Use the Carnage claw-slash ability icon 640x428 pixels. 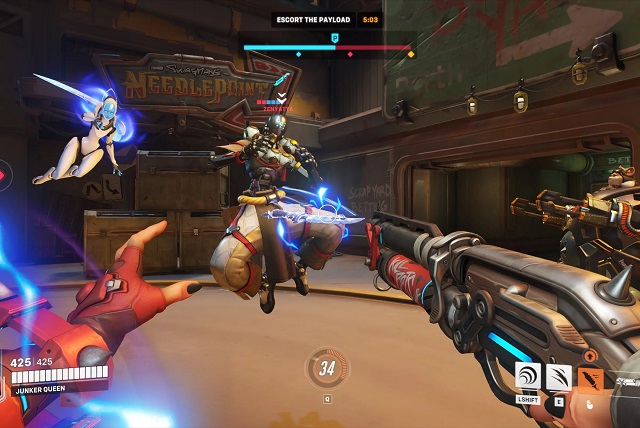[559, 377]
